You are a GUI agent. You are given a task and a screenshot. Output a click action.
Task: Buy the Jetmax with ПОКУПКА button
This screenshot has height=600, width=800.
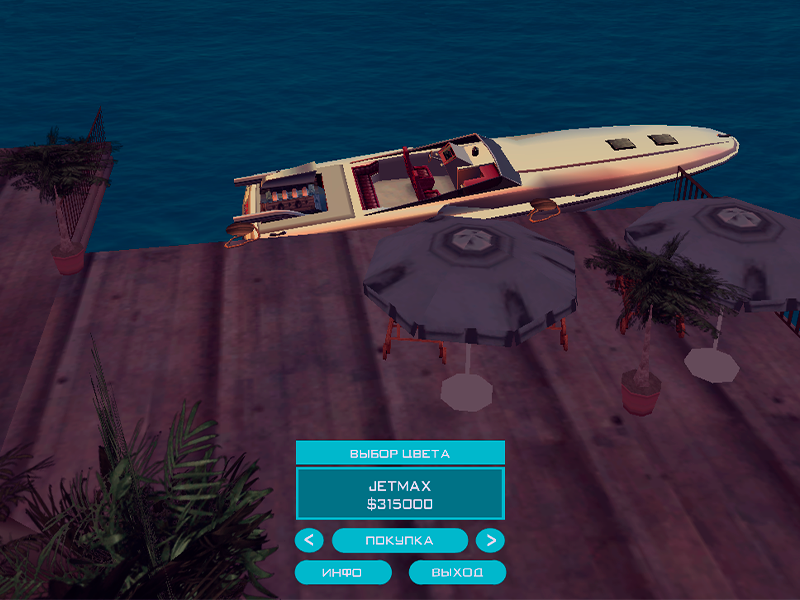400,541
